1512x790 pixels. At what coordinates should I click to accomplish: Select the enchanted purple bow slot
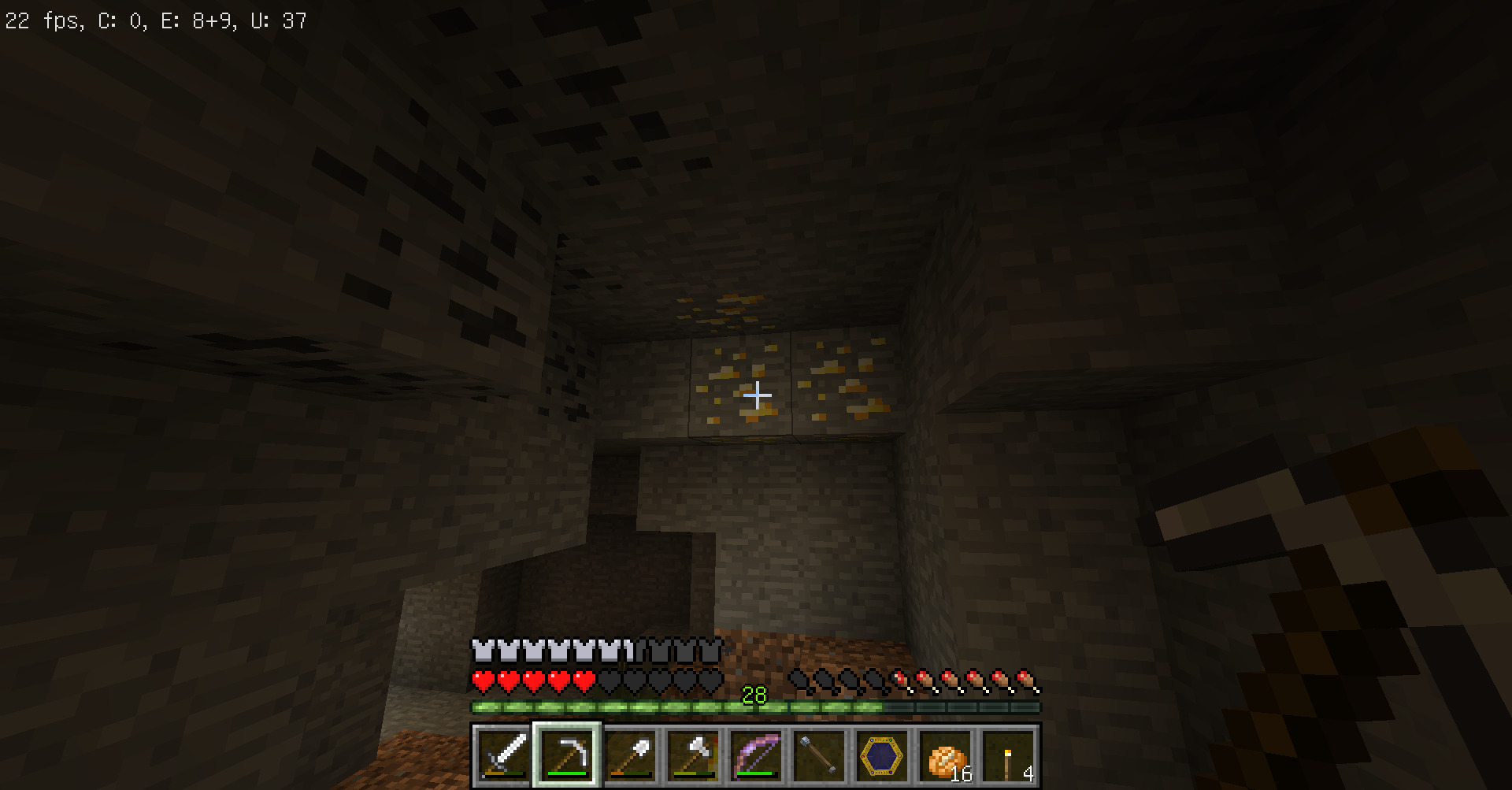pos(756,755)
